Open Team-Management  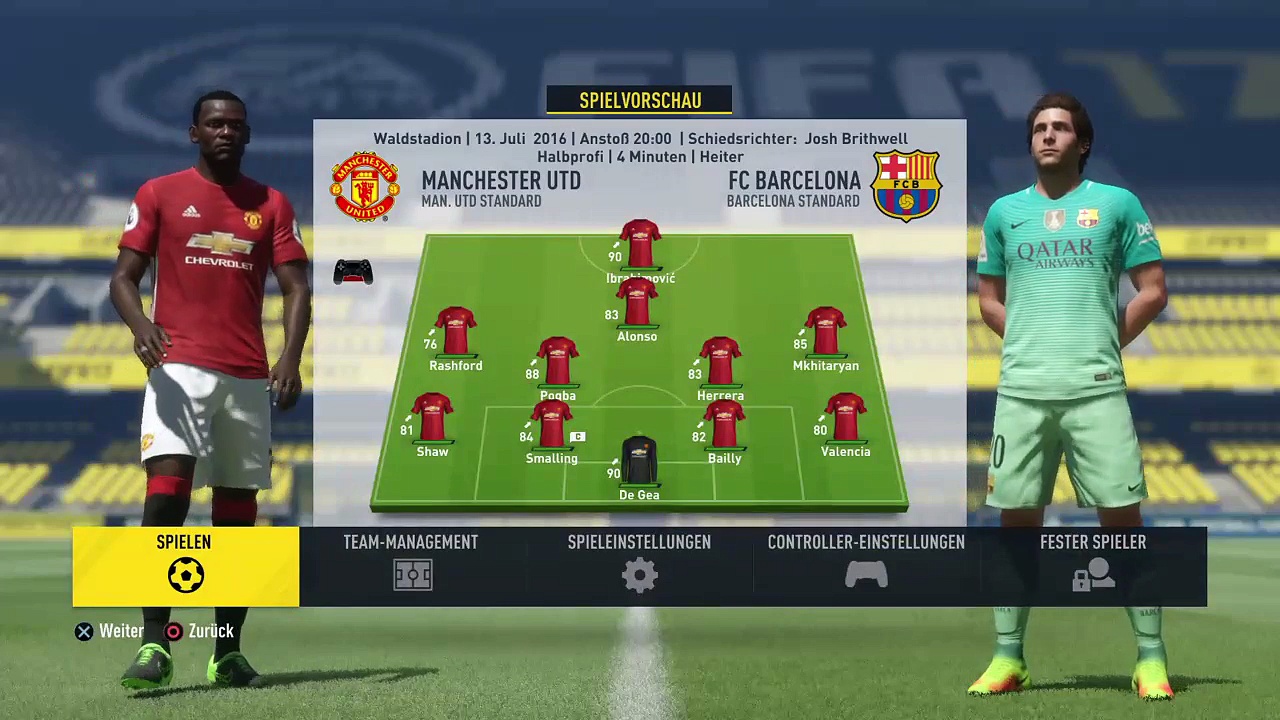pyautogui.click(x=411, y=566)
